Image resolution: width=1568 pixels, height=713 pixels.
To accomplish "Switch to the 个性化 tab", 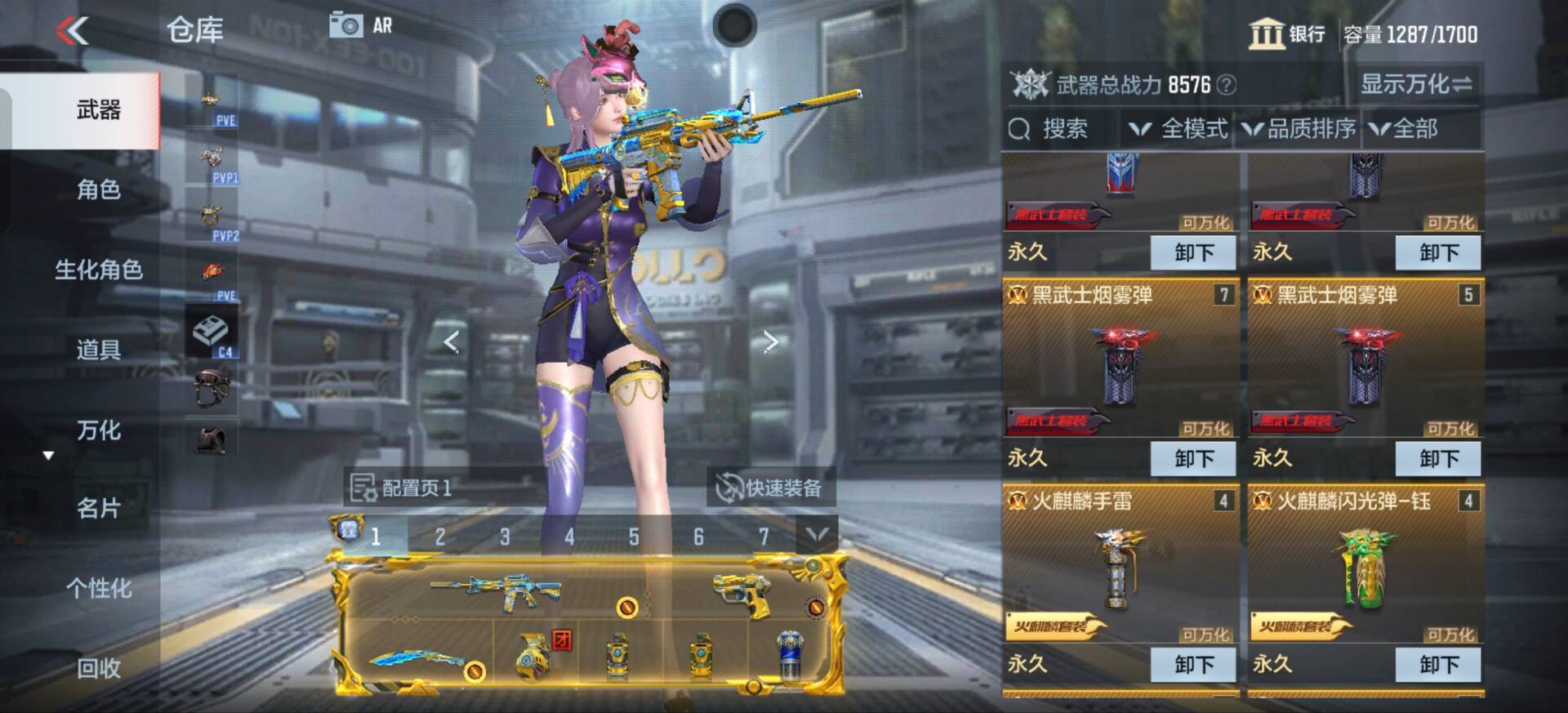I will click(98, 588).
